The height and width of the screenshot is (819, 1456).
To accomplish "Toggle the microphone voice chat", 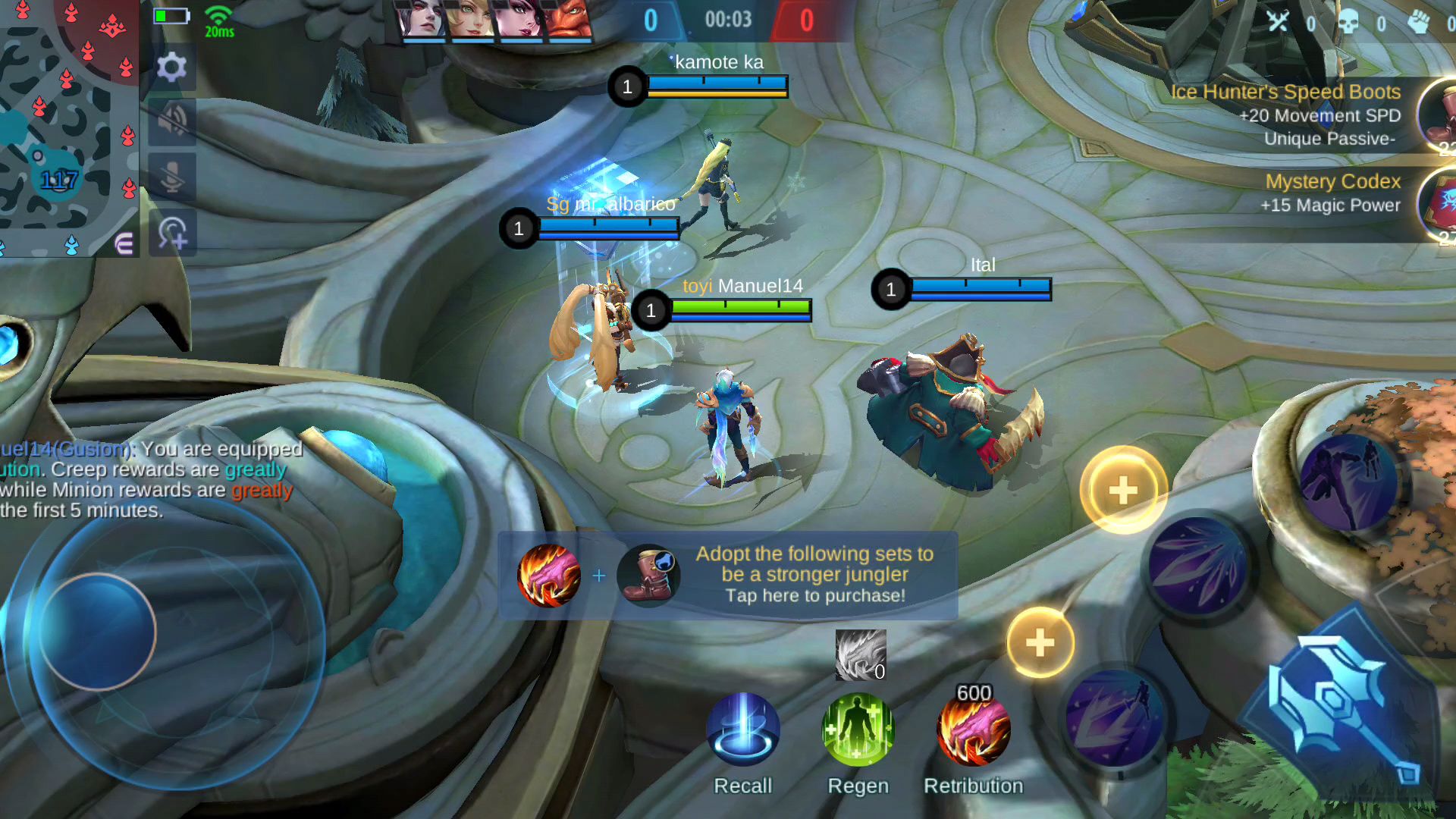I will click(x=172, y=177).
